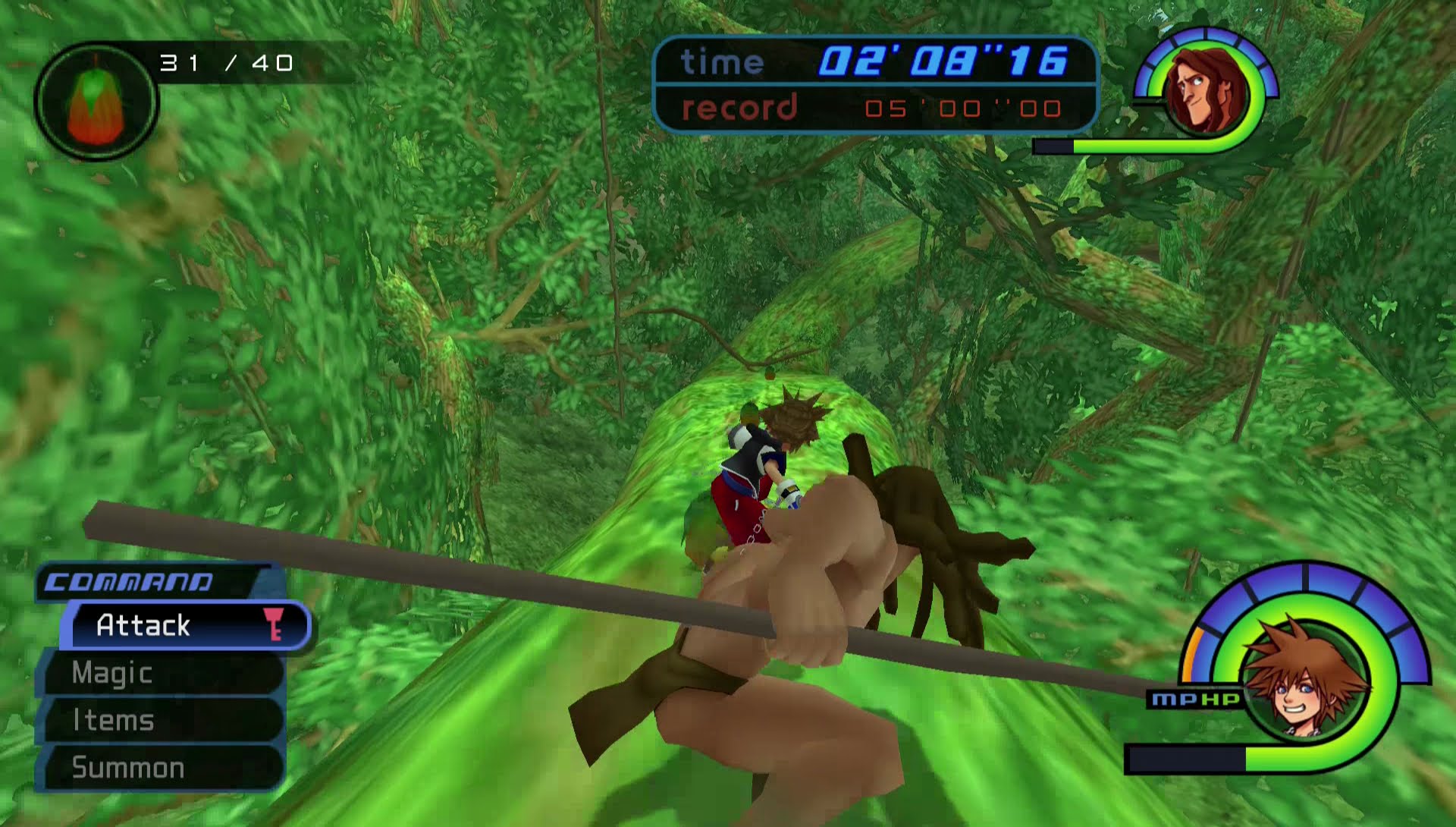Click the COMMAND panel header
Screen dimensions: 1456x827
click(x=129, y=583)
